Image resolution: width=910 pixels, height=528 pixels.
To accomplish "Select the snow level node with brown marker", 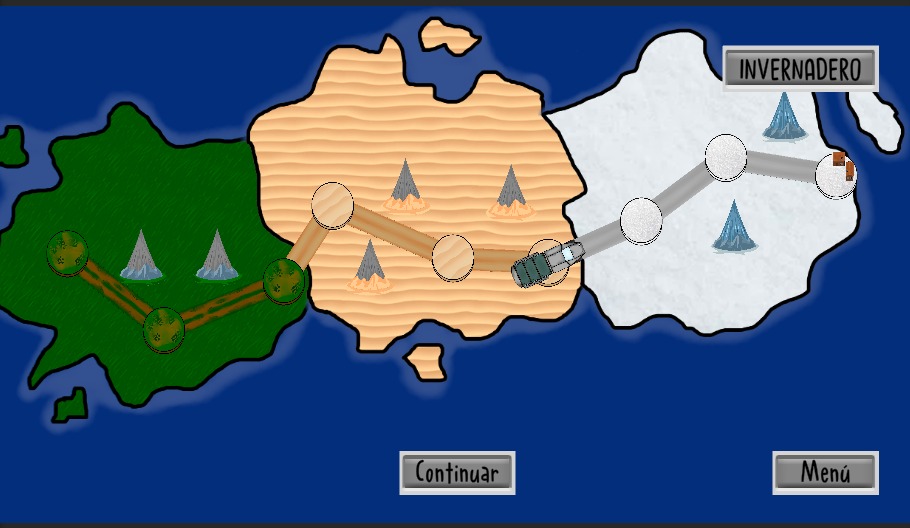I will (x=836, y=175).
